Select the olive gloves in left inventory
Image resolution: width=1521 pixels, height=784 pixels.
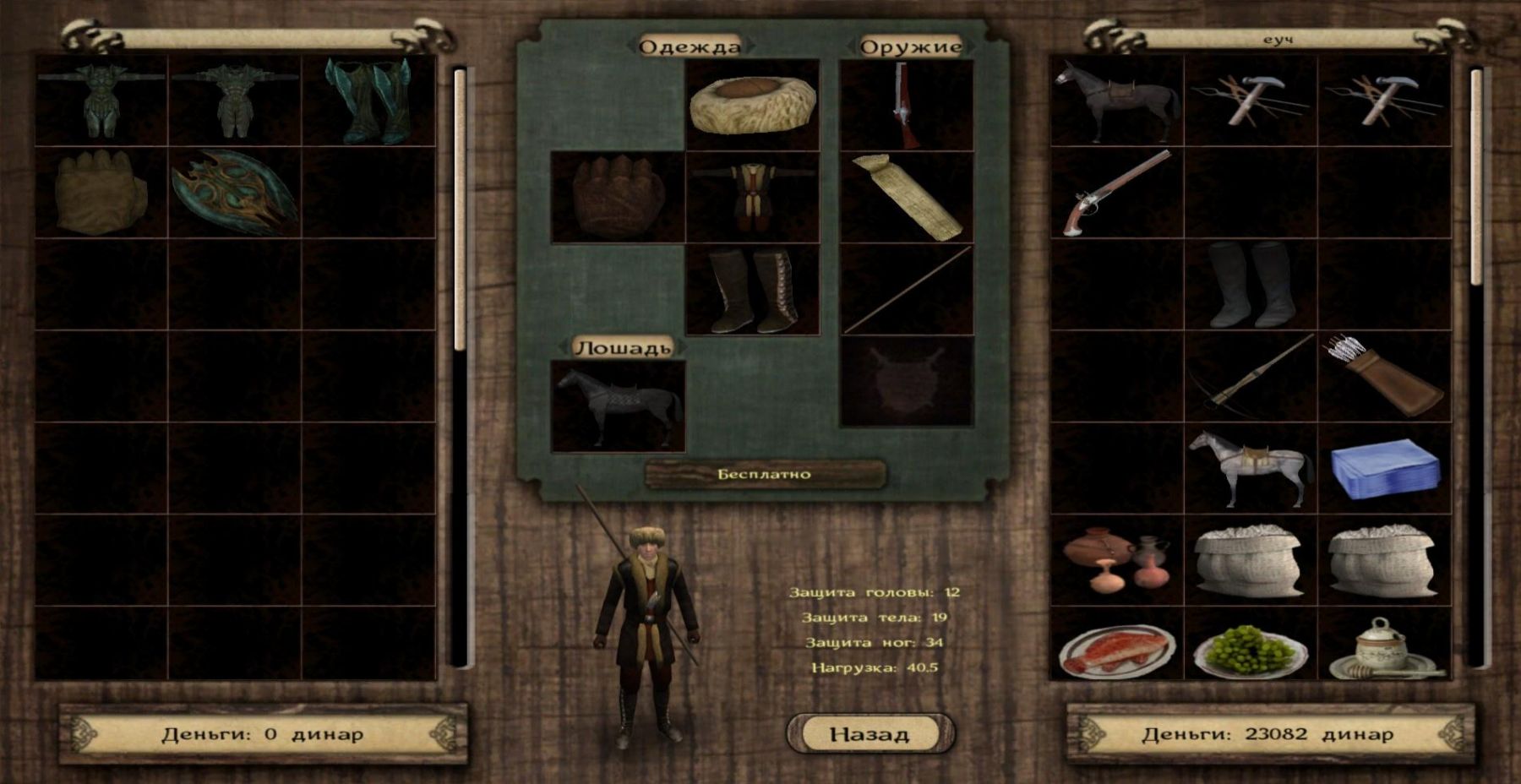pos(101,193)
